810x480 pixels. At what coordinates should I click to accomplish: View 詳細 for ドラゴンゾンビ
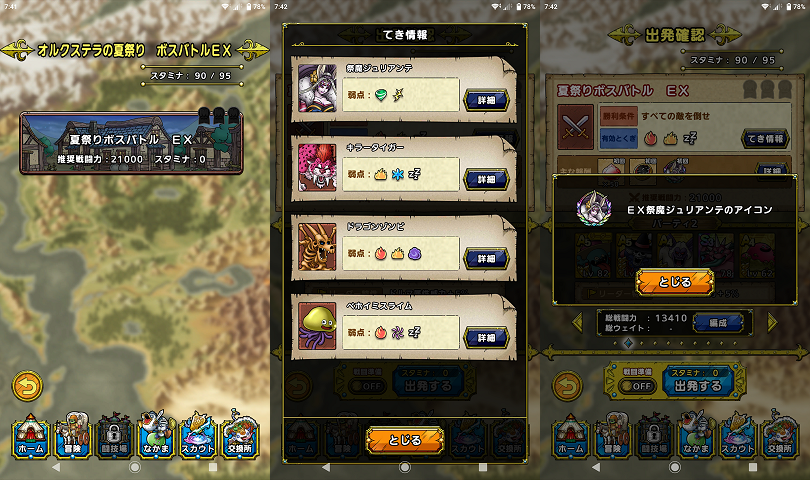point(486,258)
